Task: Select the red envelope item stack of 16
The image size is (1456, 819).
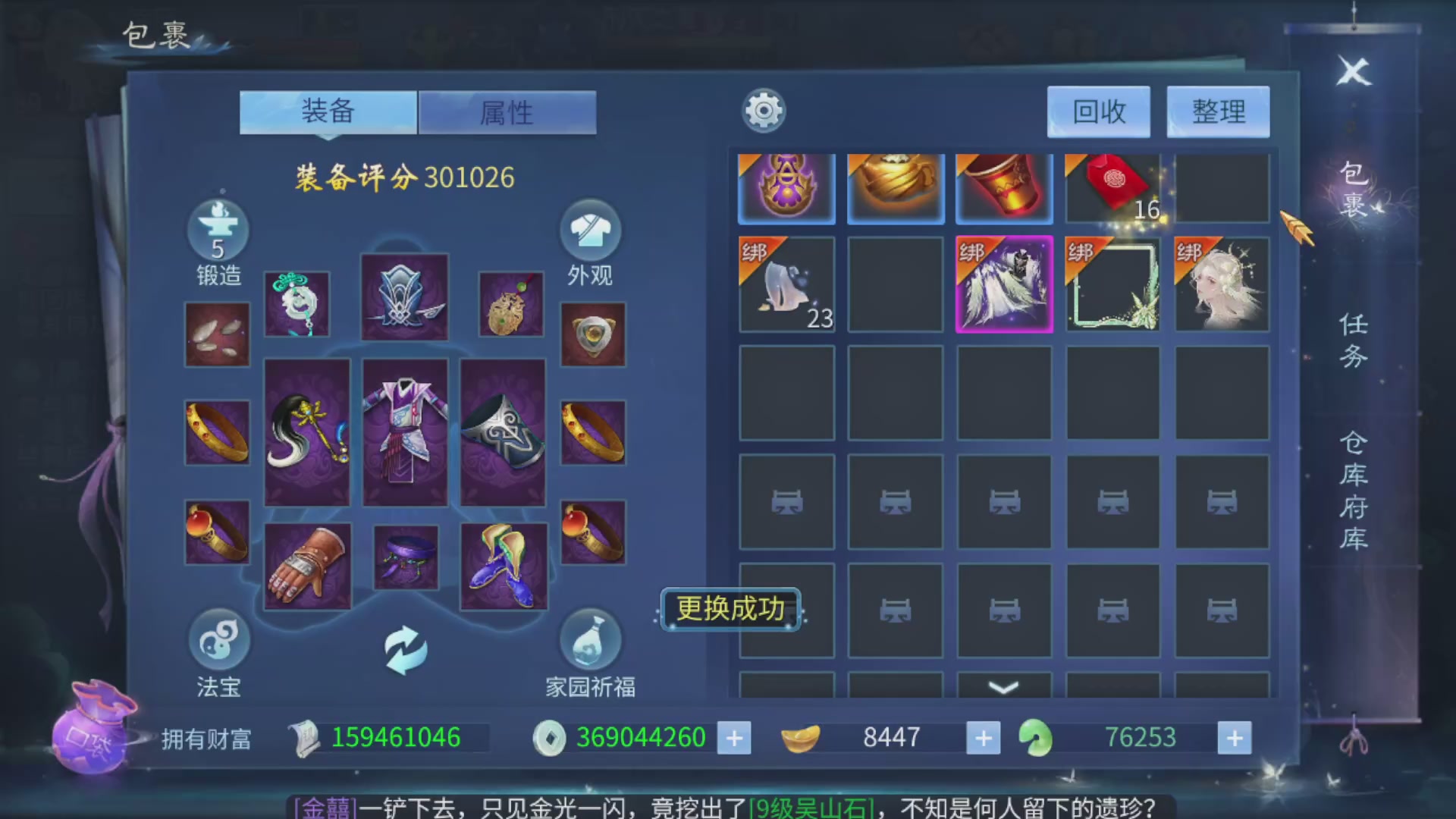Action: coord(1112,187)
